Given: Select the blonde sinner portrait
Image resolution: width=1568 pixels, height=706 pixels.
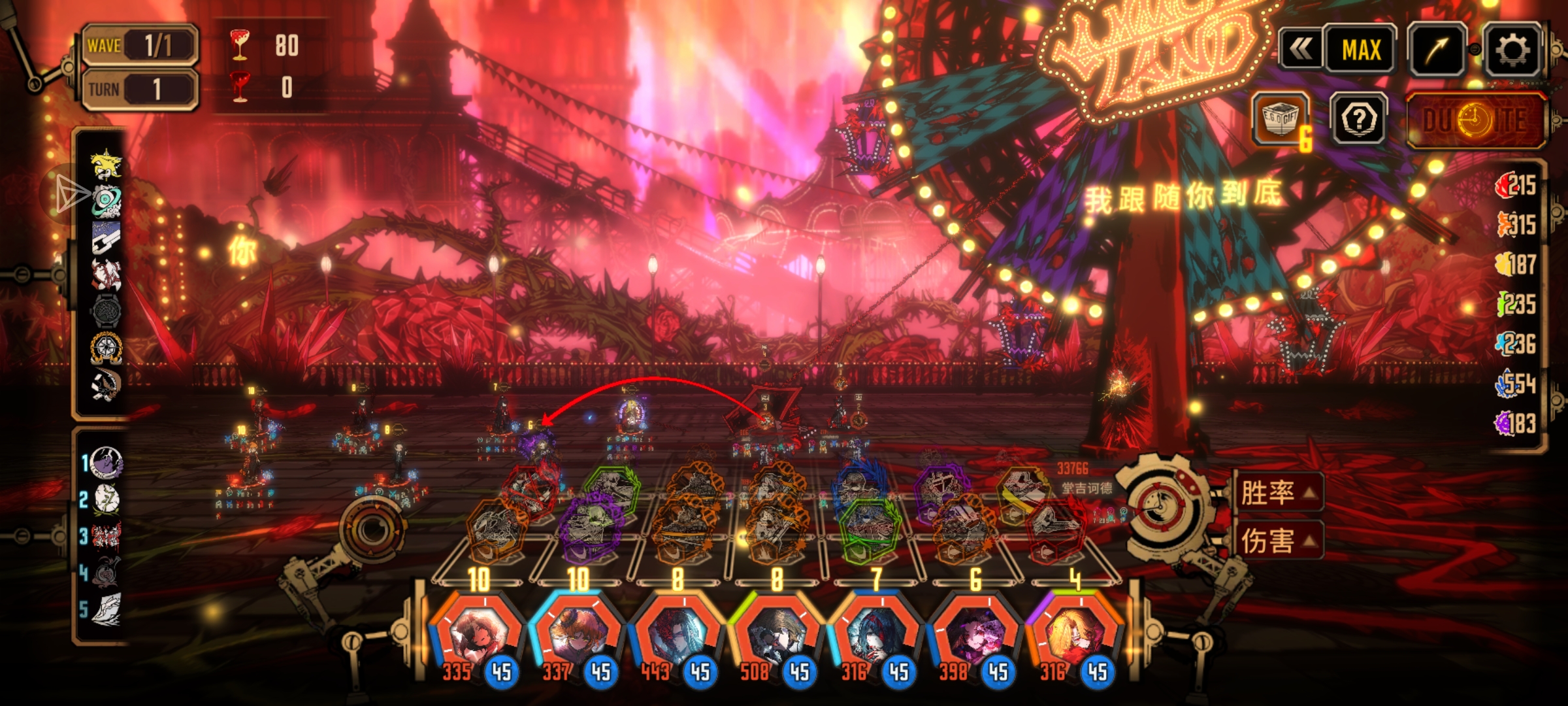Looking at the screenshot, I should (1074, 633).
